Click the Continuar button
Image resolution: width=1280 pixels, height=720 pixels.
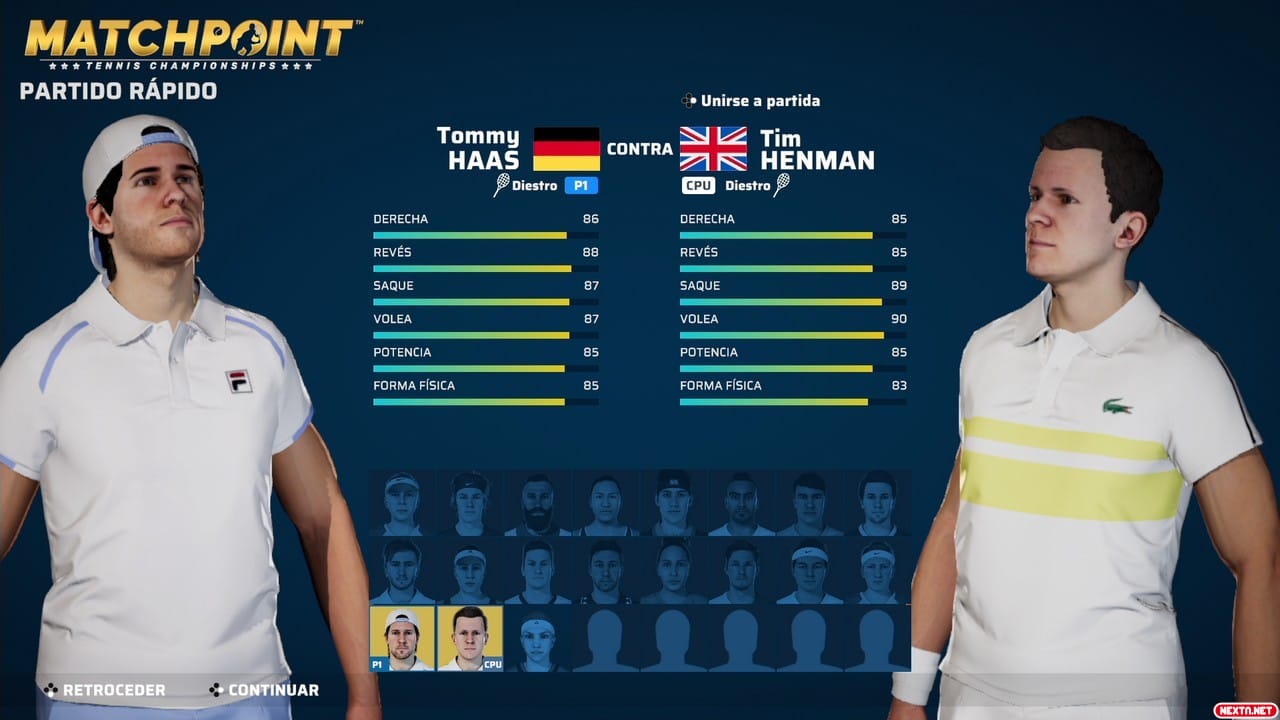(x=264, y=690)
